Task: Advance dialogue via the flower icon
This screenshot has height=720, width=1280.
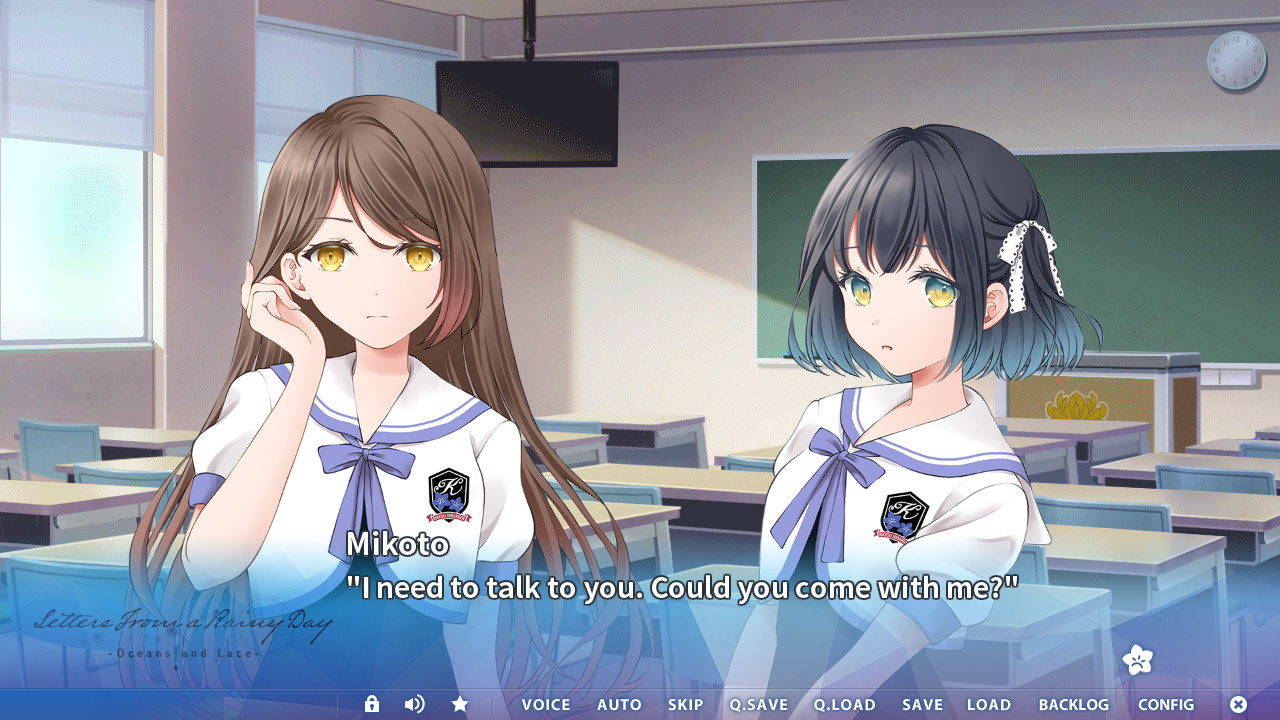Action: [1138, 660]
